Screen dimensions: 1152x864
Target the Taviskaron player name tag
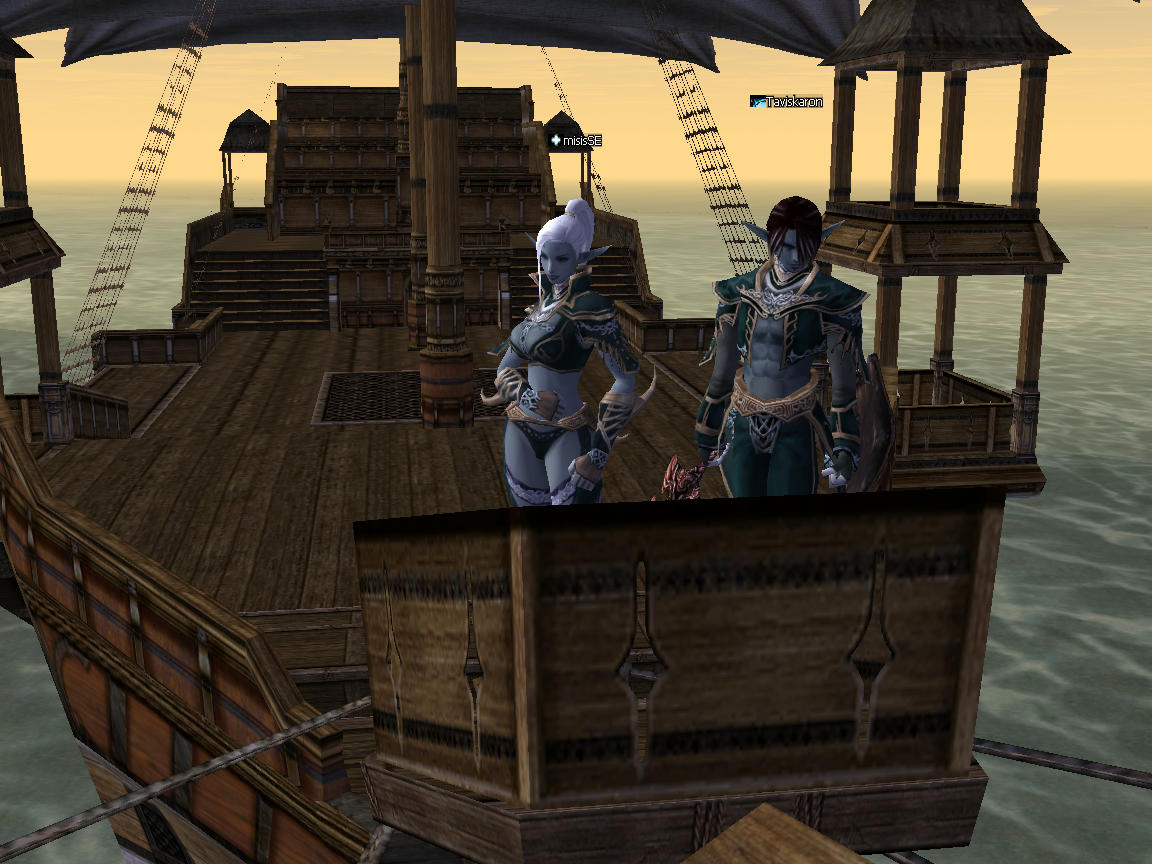pos(787,101)
